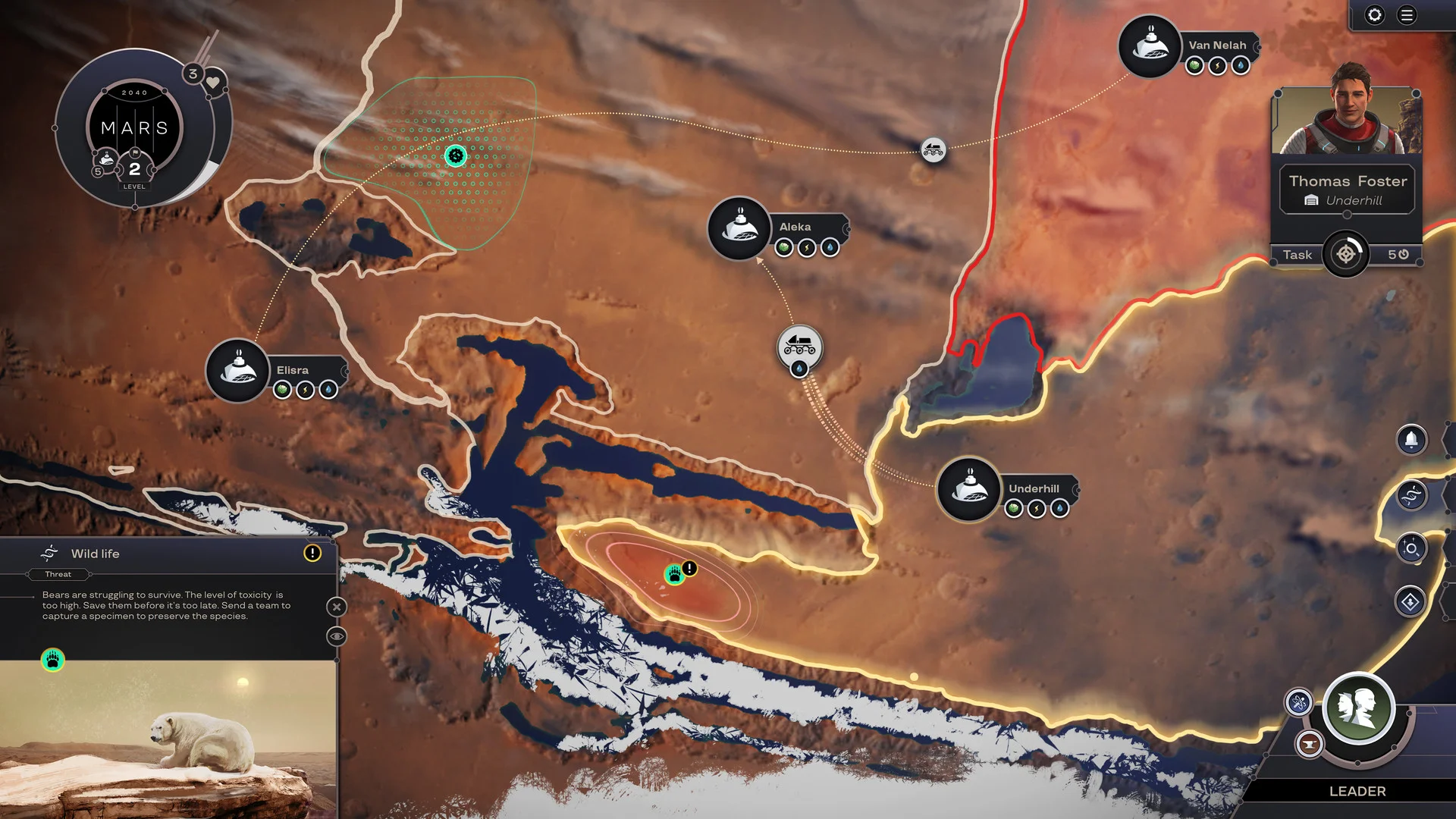
Task: Click the level 2 progress ring on Mars dial
Action: [x=134, y=171]
